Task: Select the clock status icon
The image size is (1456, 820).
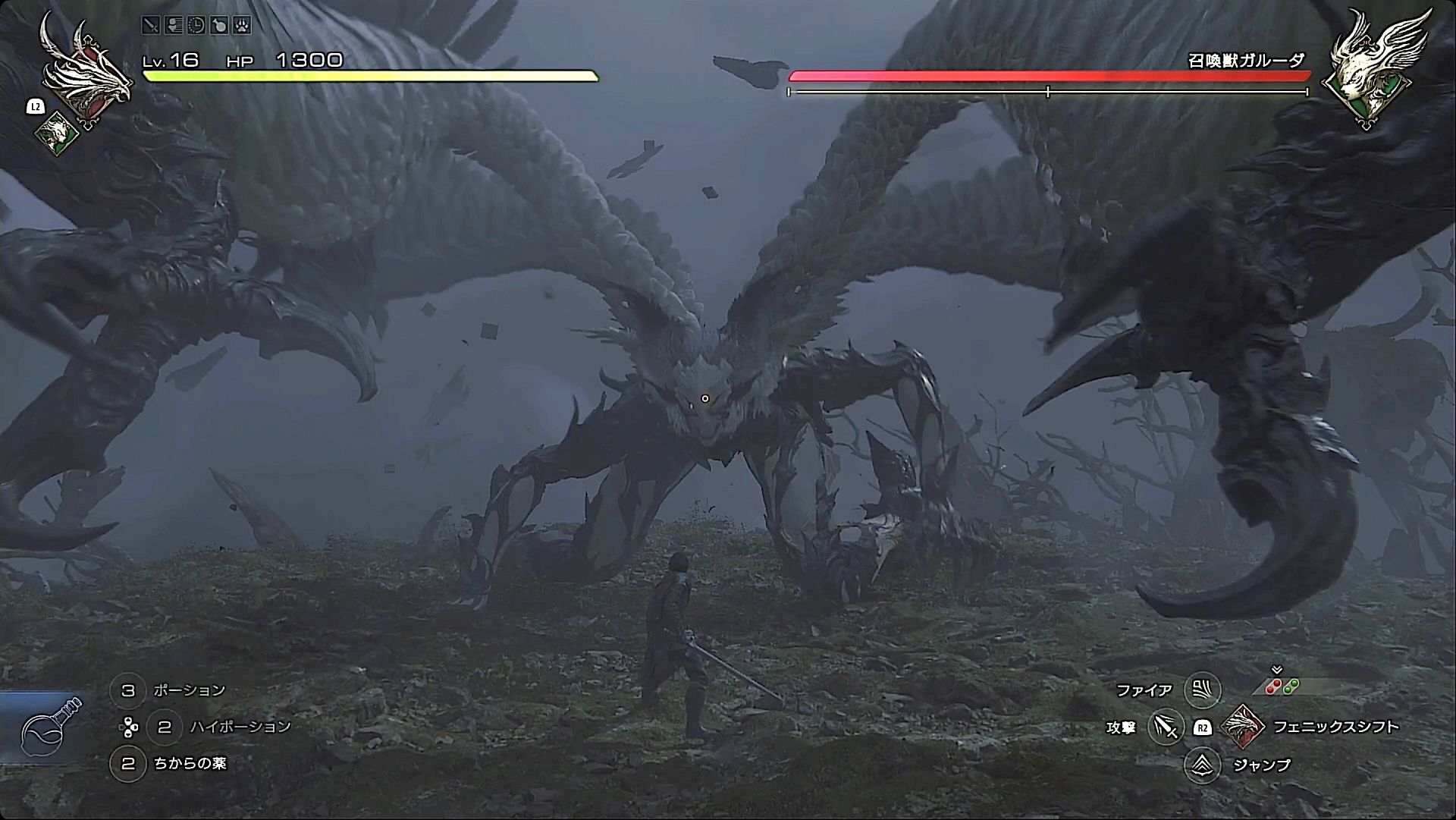Action: click(x=196, y=25)
